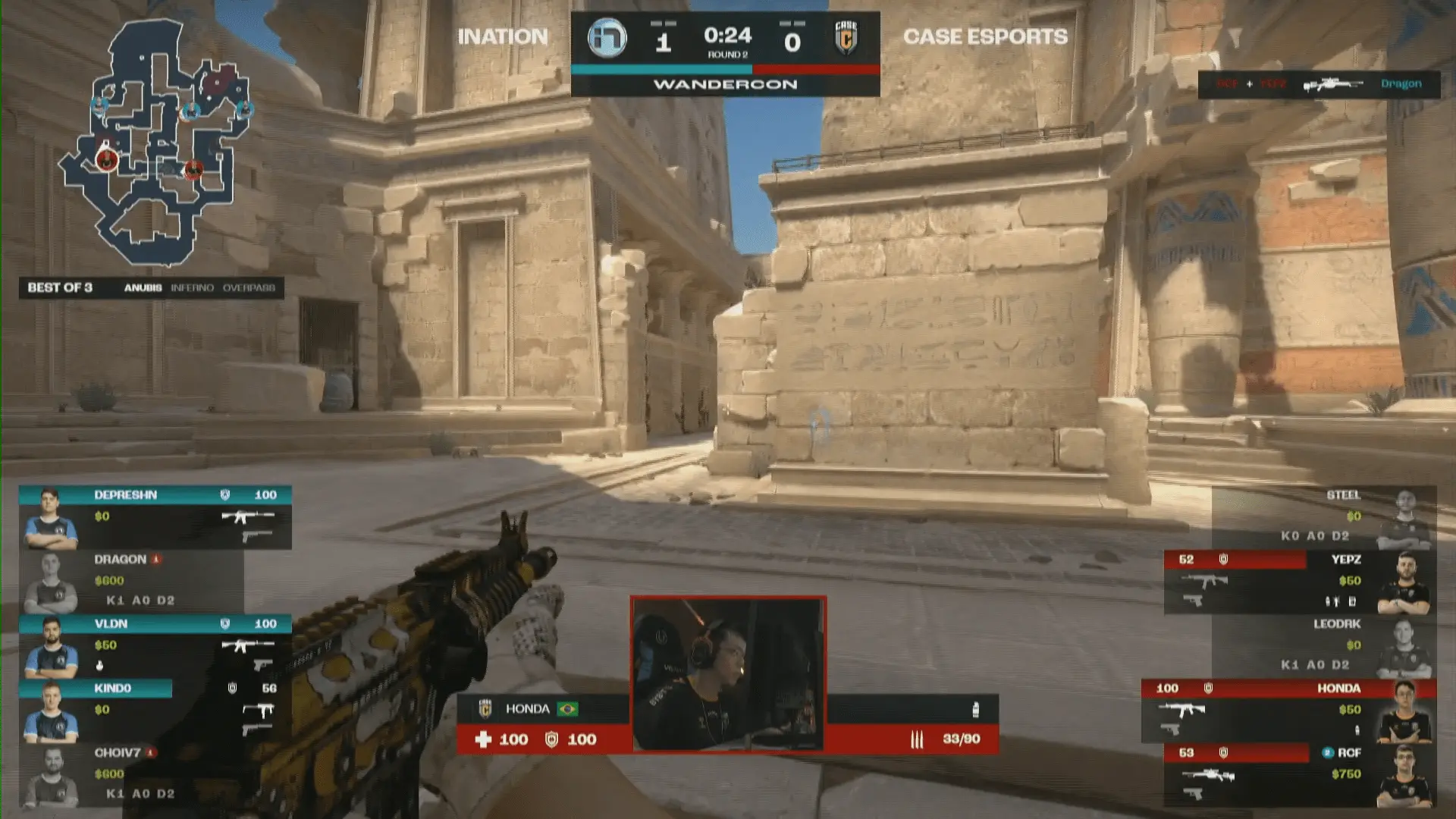Select the INFERNO map label
Image resolution: width=1456 pixels, height=819 pixels.
coord(192,288)
